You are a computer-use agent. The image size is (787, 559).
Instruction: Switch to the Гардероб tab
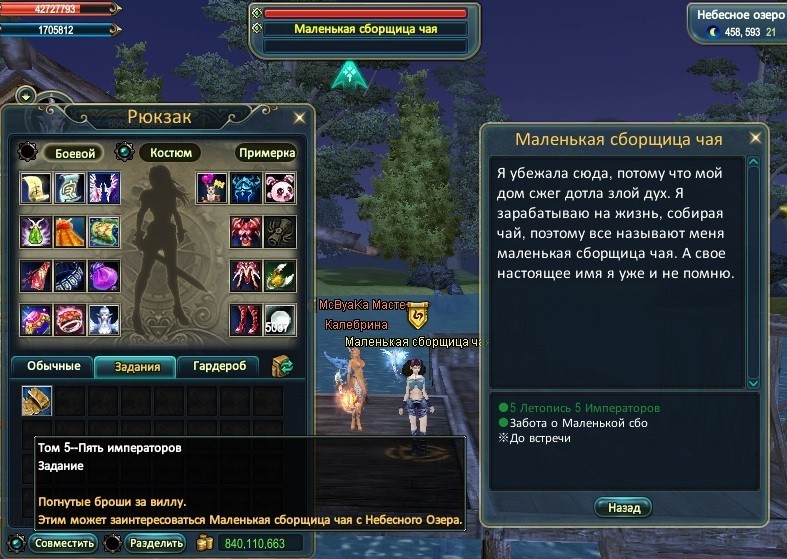tap(217, 367)
